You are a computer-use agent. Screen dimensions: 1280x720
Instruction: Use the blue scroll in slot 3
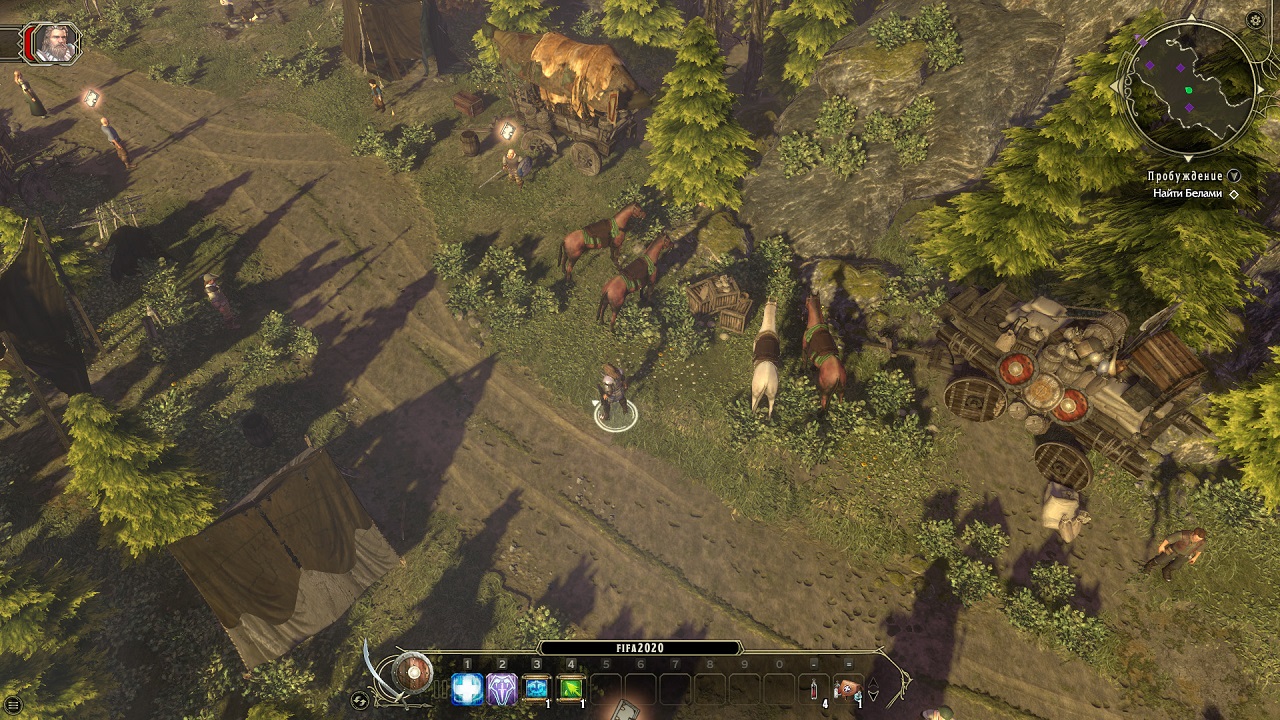point(537,688)
